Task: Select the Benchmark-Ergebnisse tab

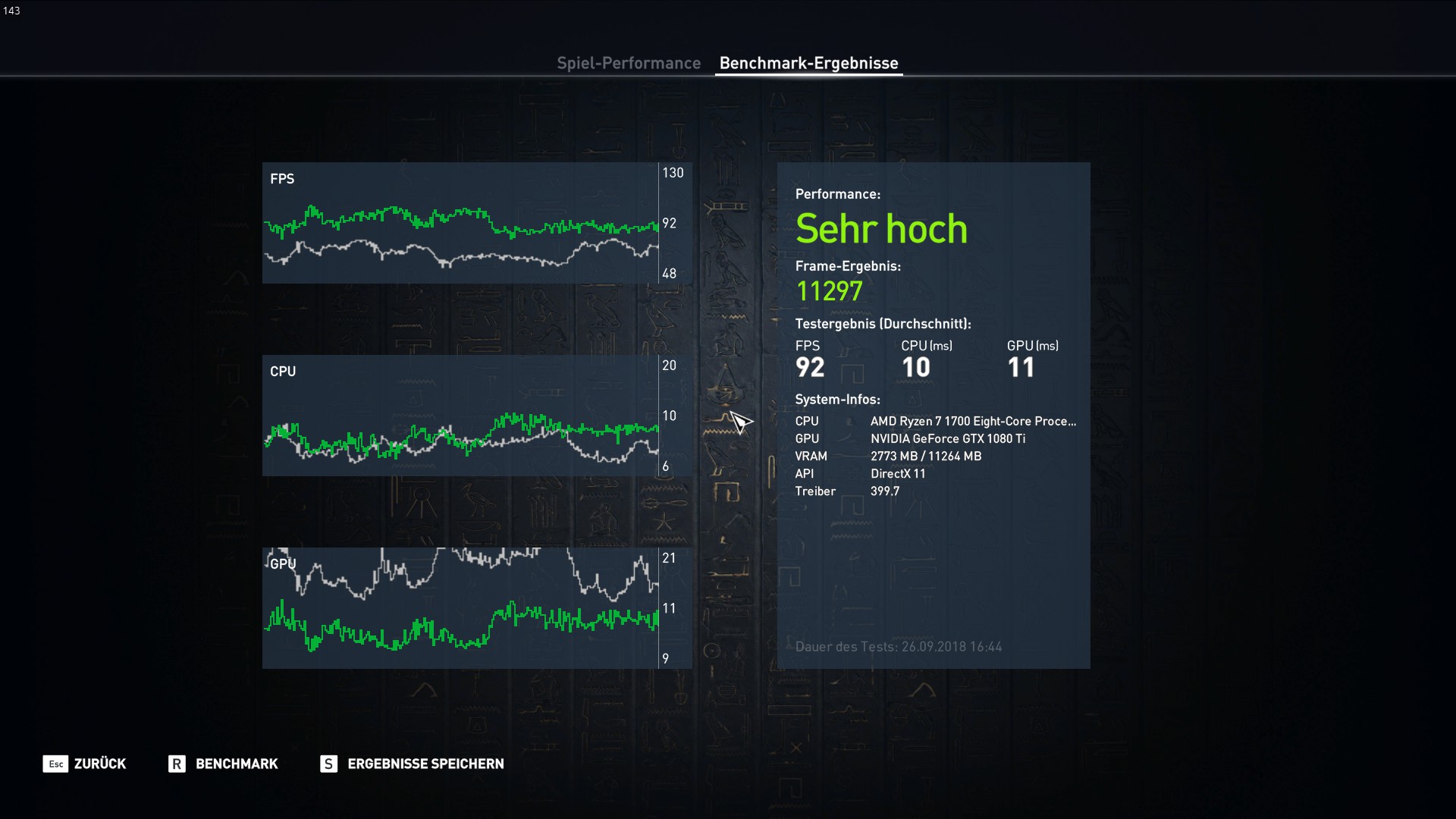Action: [x=809, y=63]
